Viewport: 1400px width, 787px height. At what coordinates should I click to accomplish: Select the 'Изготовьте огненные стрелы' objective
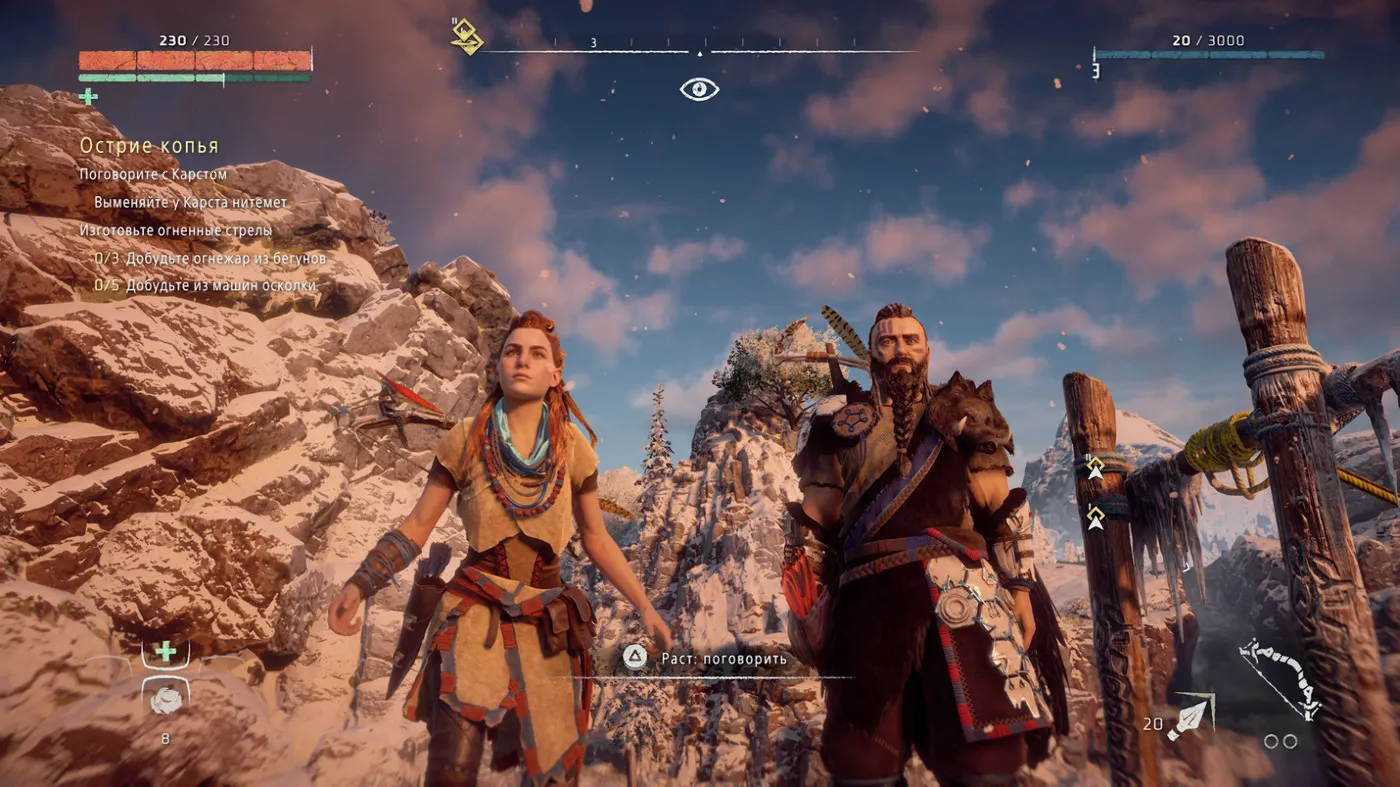(x=176, y=230)
